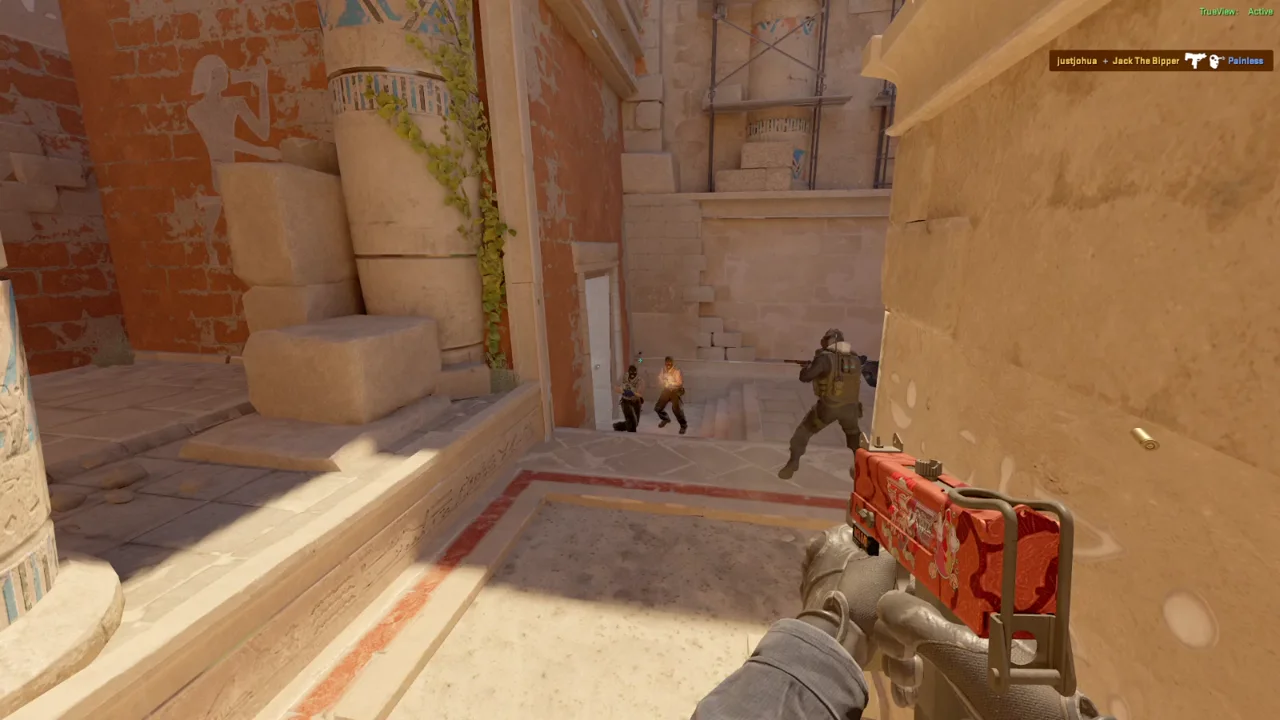1280x720 pixels.
Task: Click the Painless victim name to inspect
Action: point(1245,61)
